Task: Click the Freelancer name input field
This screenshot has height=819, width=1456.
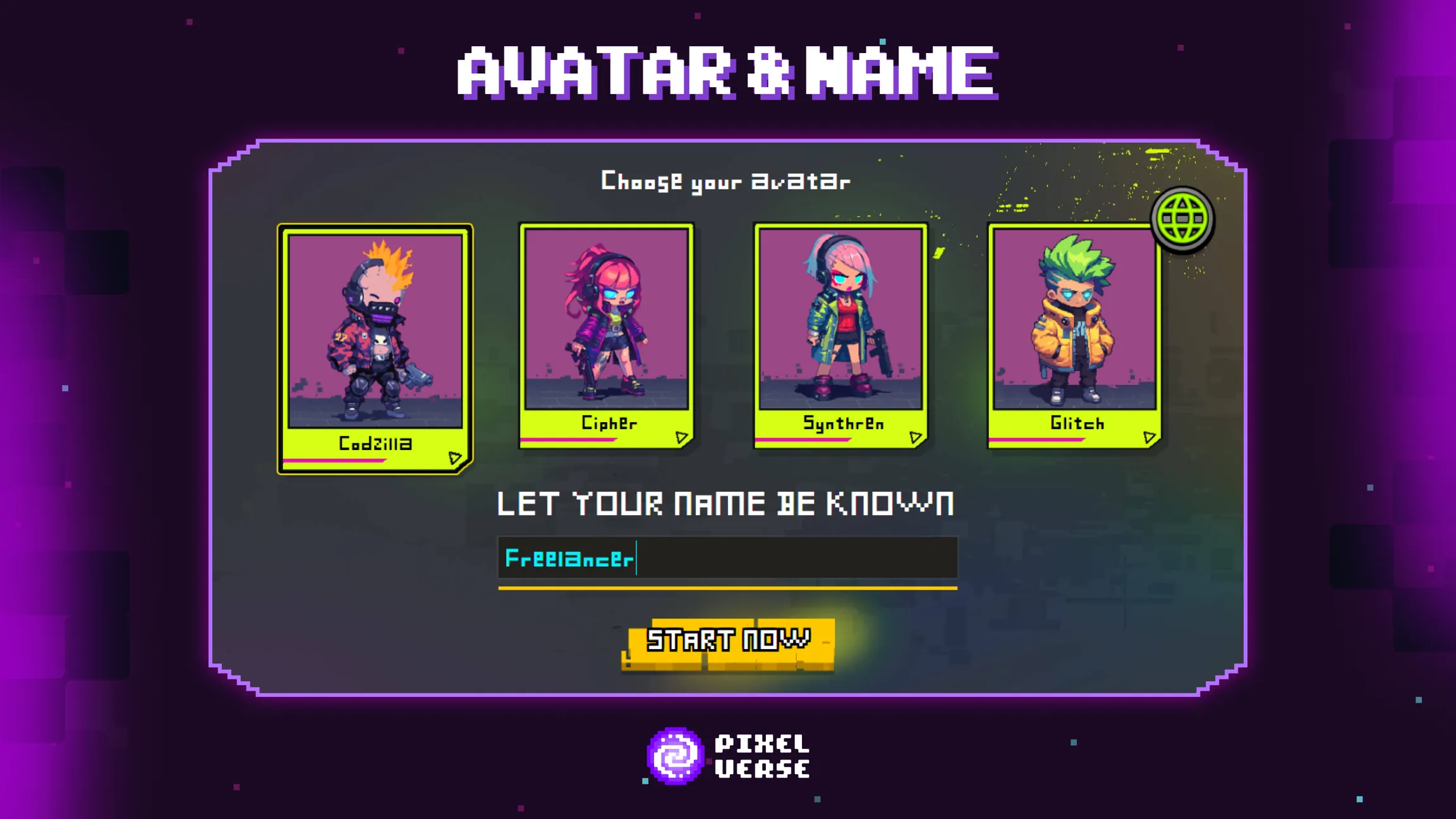Action: [727, 559]
